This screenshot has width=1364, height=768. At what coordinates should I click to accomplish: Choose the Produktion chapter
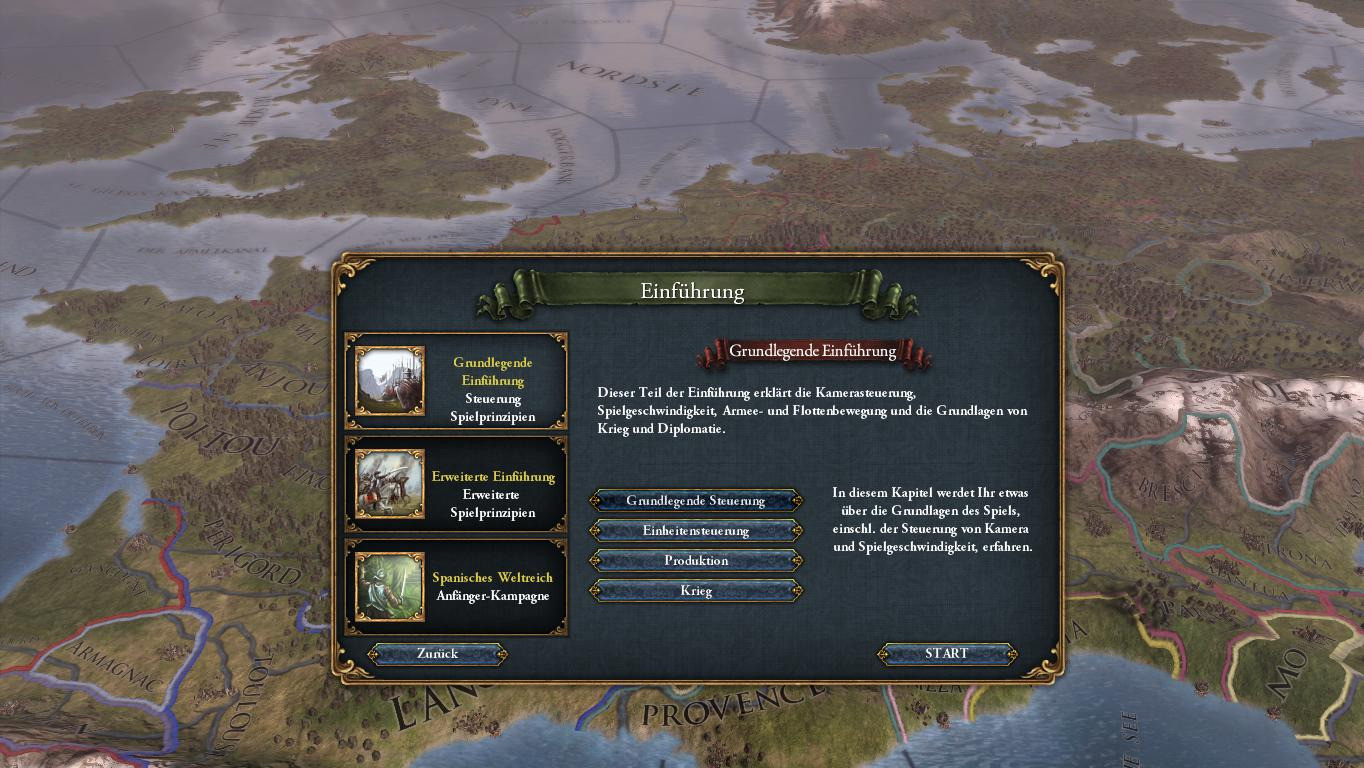point(696,561)
